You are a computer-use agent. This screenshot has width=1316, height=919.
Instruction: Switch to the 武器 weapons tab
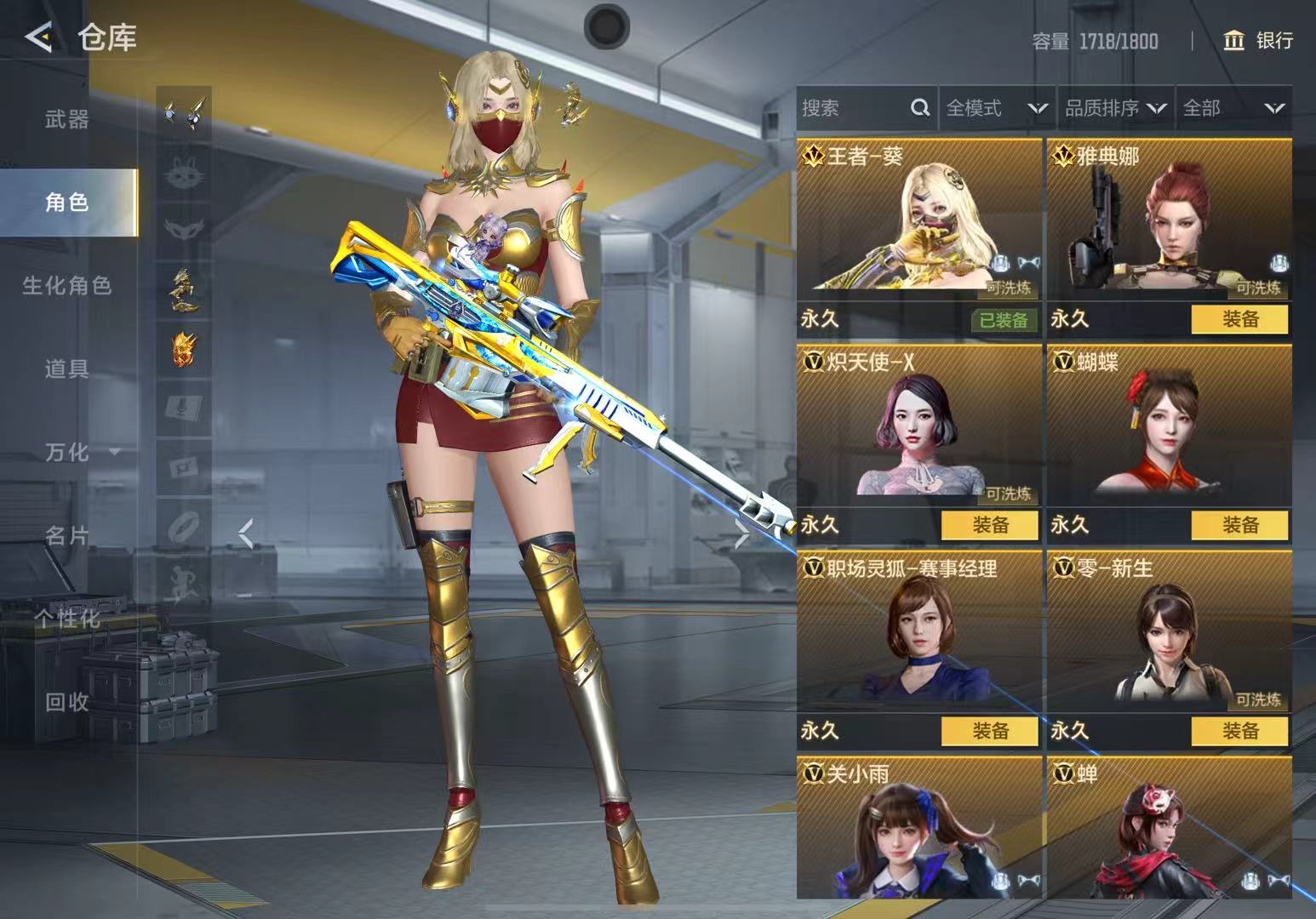coord(67,119)
